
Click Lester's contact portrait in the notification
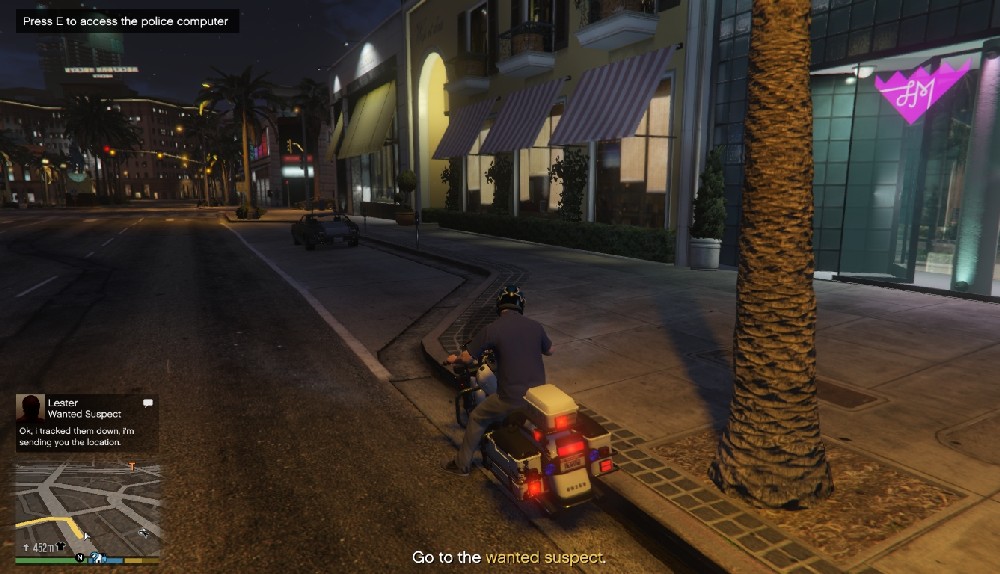coord(30,407)
